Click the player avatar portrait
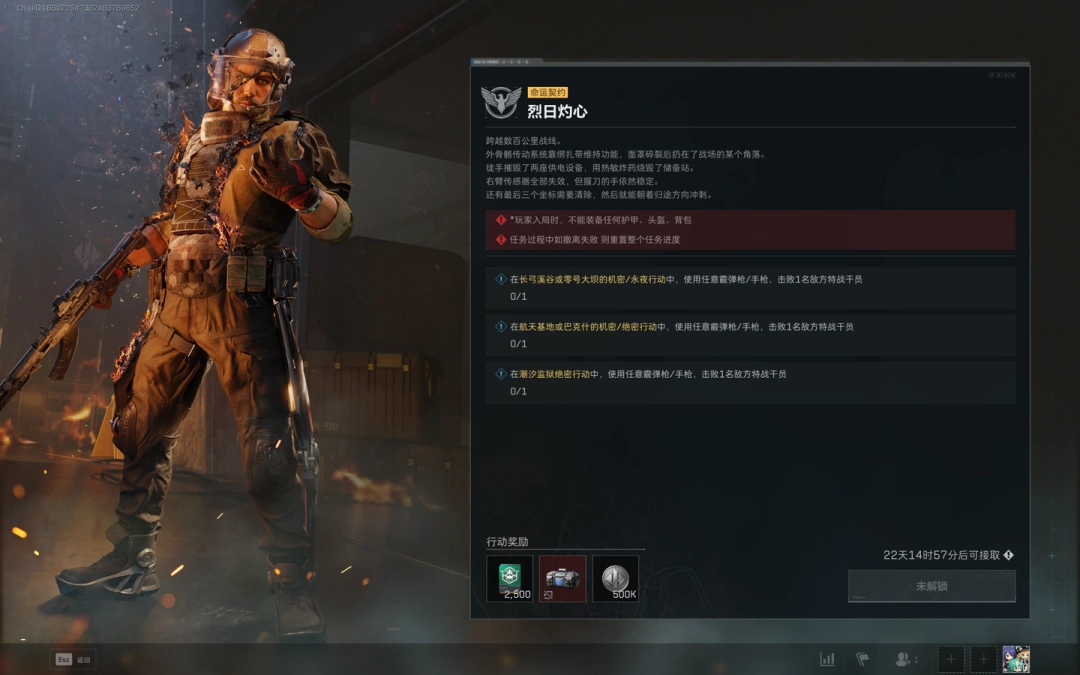Screen dimensions: 1080x675 click(1016, 659)
